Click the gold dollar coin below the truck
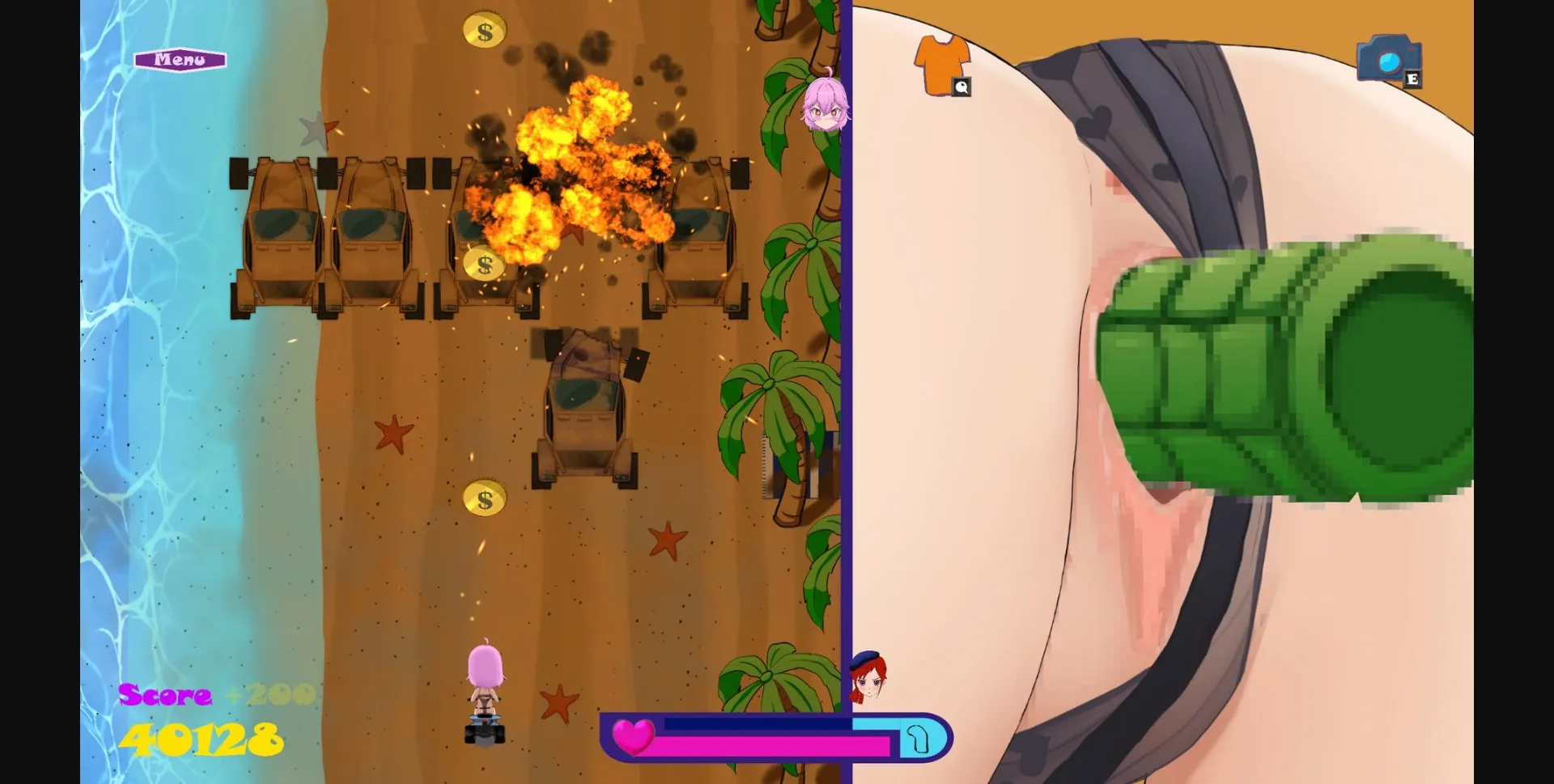 click(x=486, y=497)
